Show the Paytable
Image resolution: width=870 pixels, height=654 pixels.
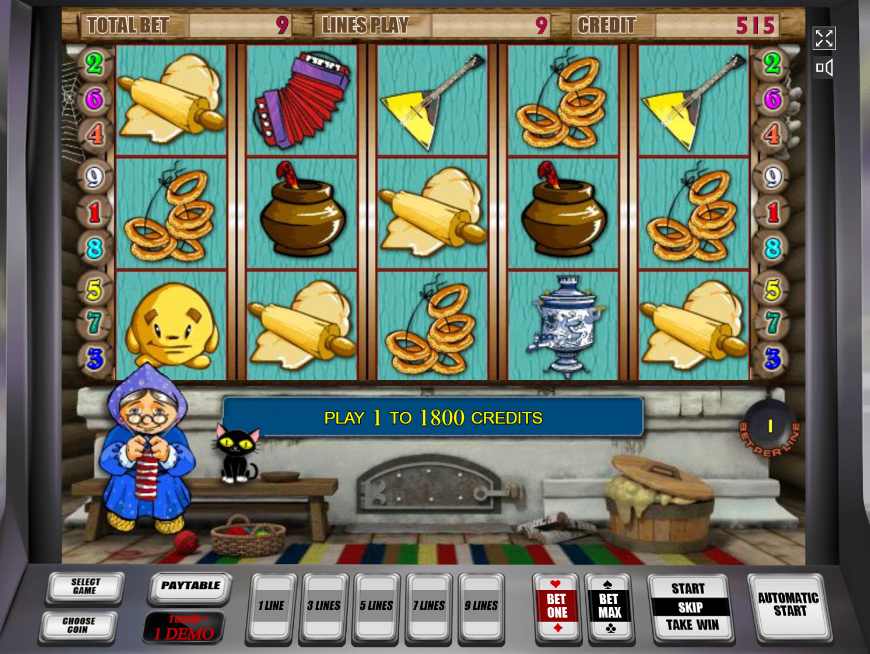(x=190, y=588)
